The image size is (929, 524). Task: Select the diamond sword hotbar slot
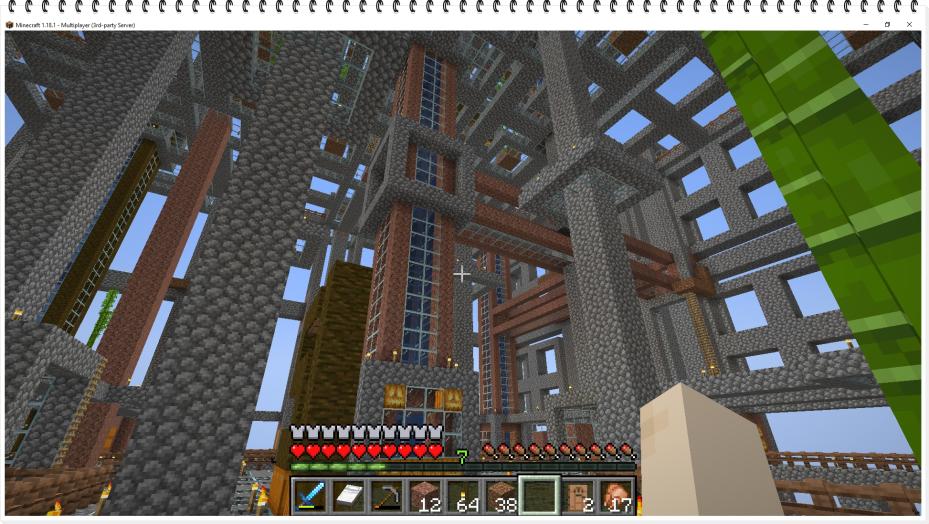click(x=309, y=495)
